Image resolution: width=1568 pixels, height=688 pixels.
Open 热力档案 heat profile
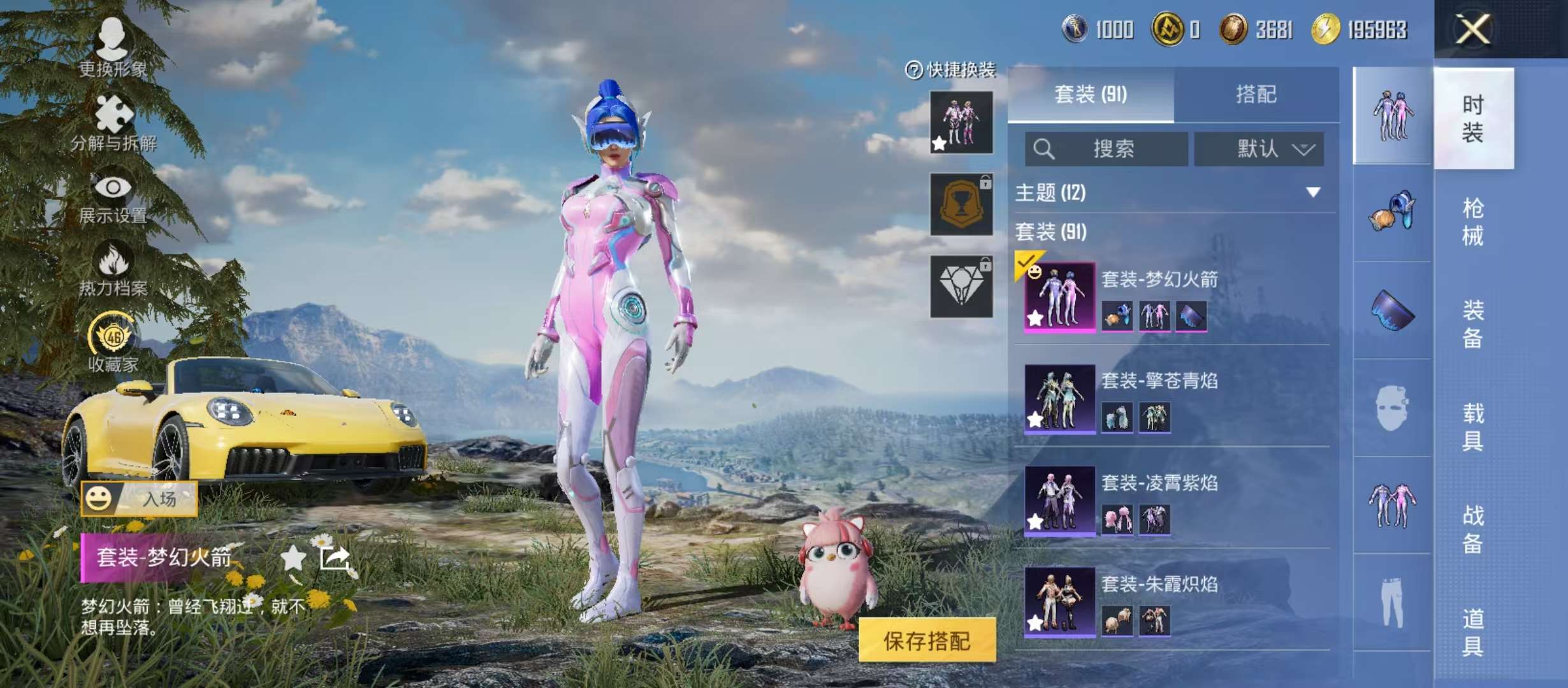coord(113,269)
